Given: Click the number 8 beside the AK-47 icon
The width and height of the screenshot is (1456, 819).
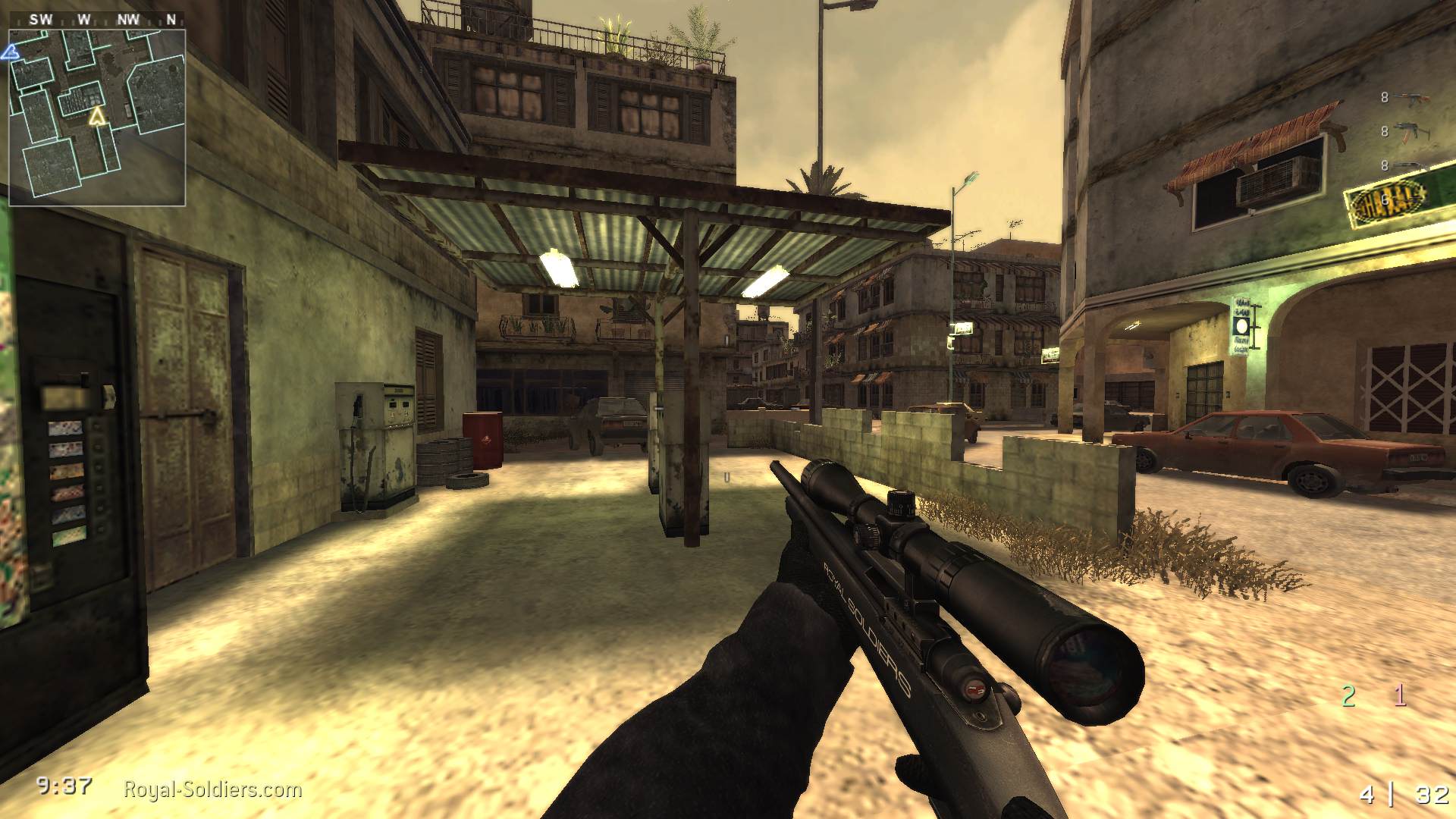Looking at the screenshot, I should coord(1385,96).
